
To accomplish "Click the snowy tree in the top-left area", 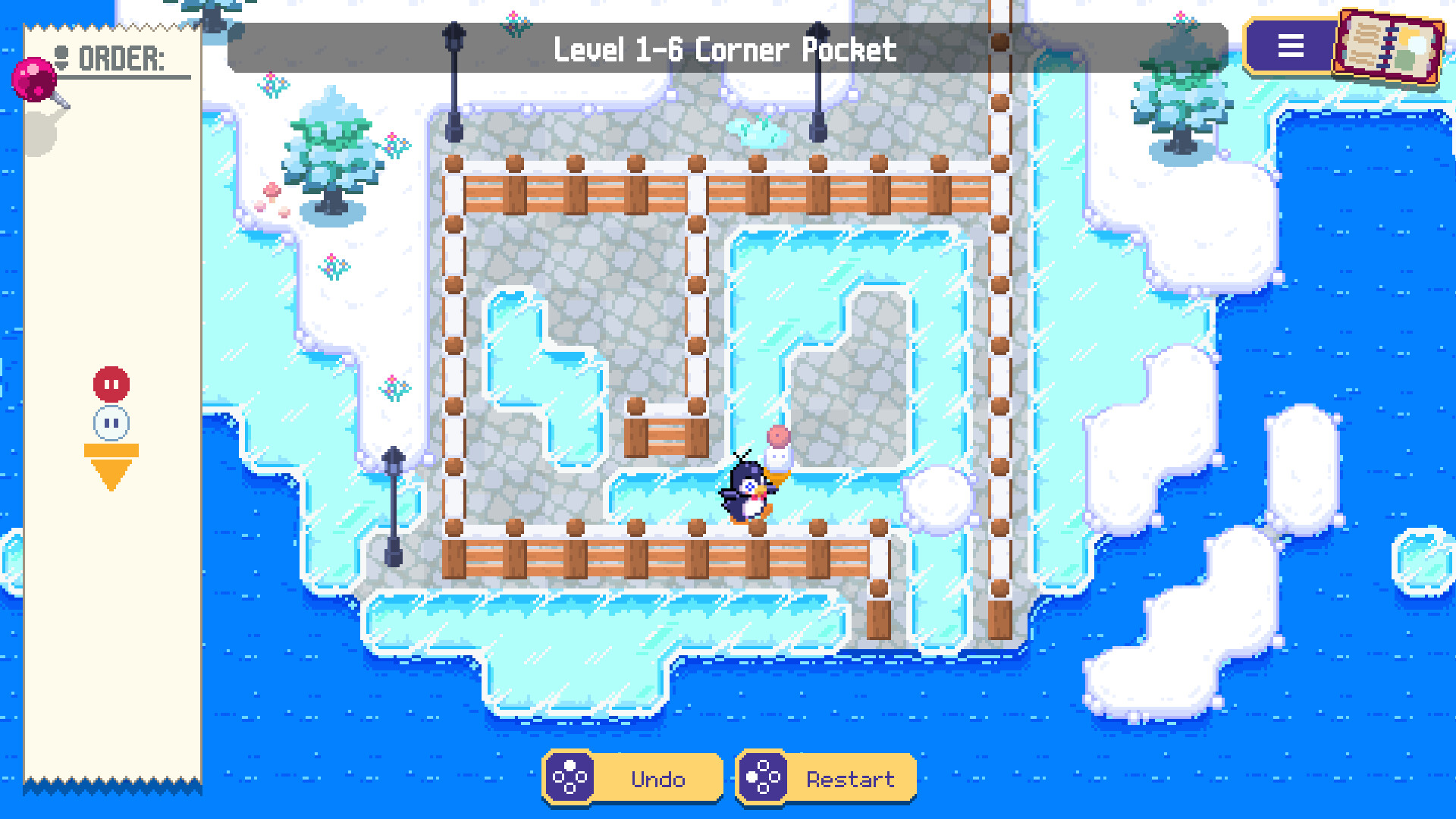I will pyautogui.click(x=330, y=152).
